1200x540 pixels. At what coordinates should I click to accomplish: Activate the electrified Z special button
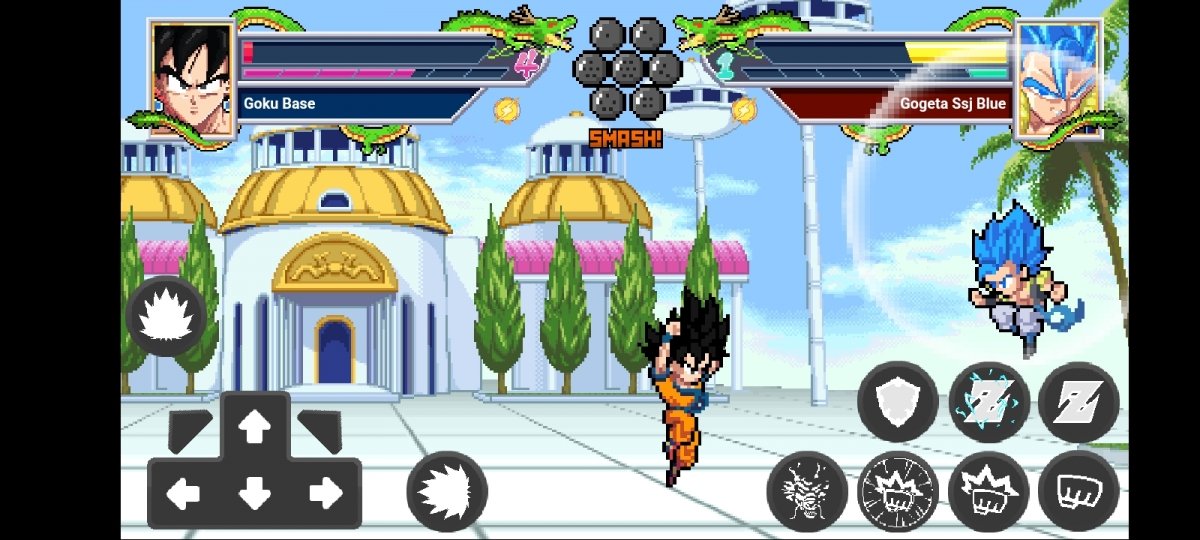(x=988, y=402)
